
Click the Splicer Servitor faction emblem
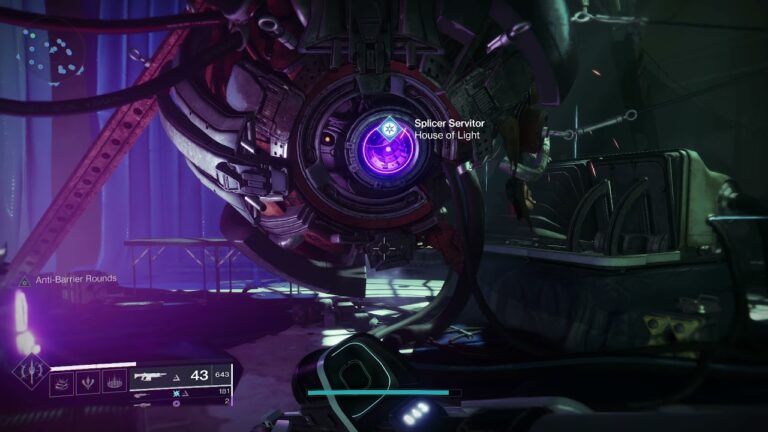392,127
